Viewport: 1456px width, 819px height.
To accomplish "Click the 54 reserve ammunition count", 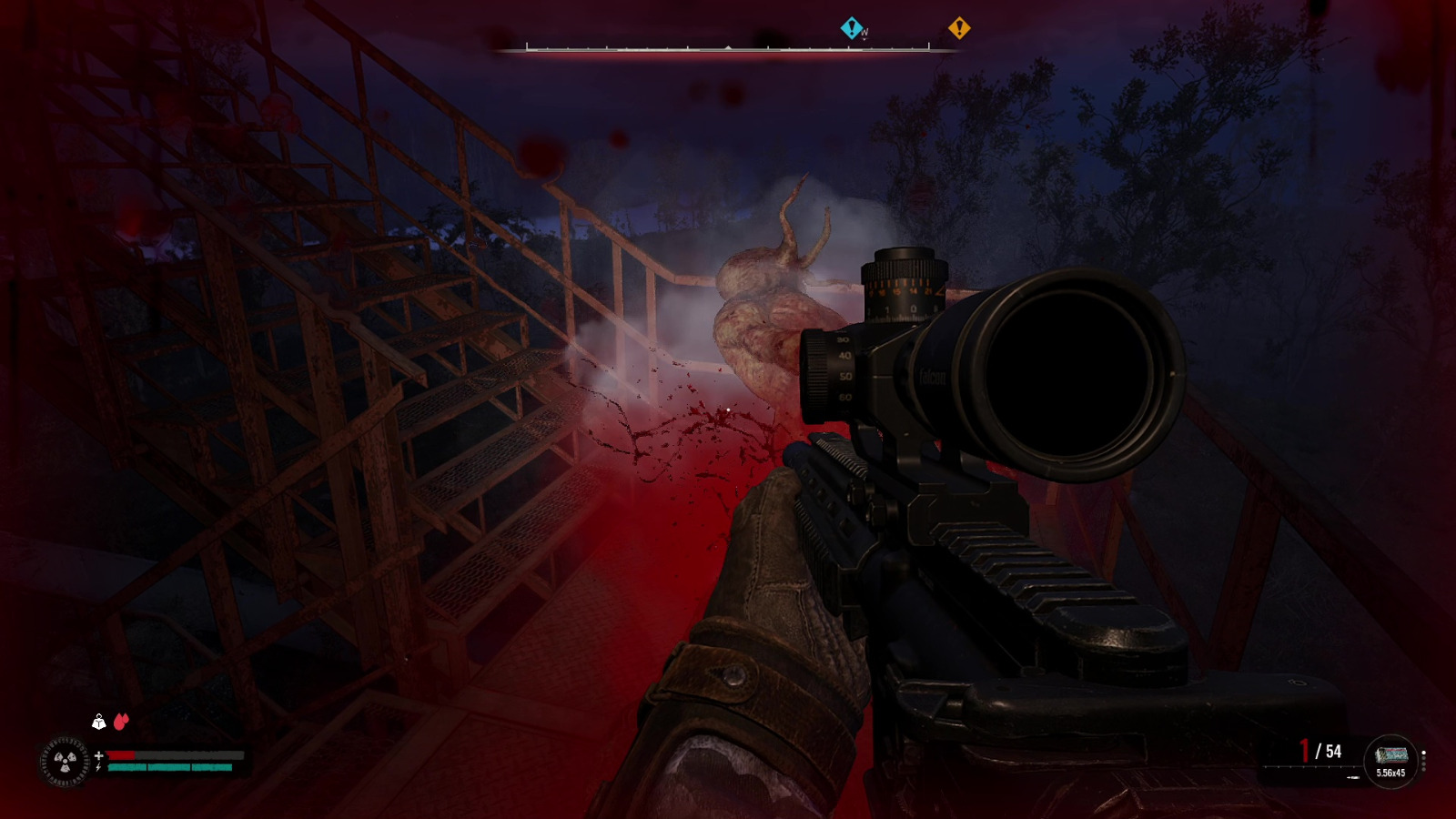I will pyautogui.click(x=1333, y=751).
